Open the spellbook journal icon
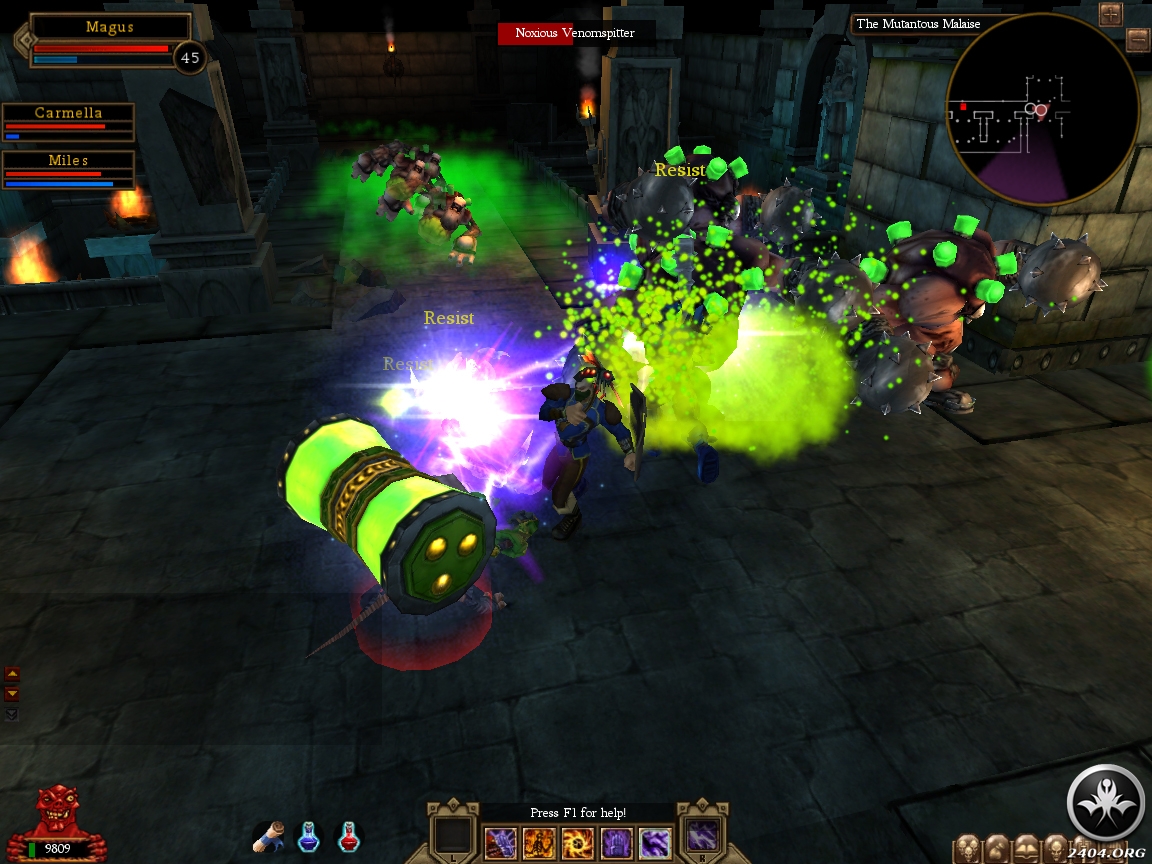Image resolution: width=1152 pixels, height=864 pixels. pos(1027,849)
